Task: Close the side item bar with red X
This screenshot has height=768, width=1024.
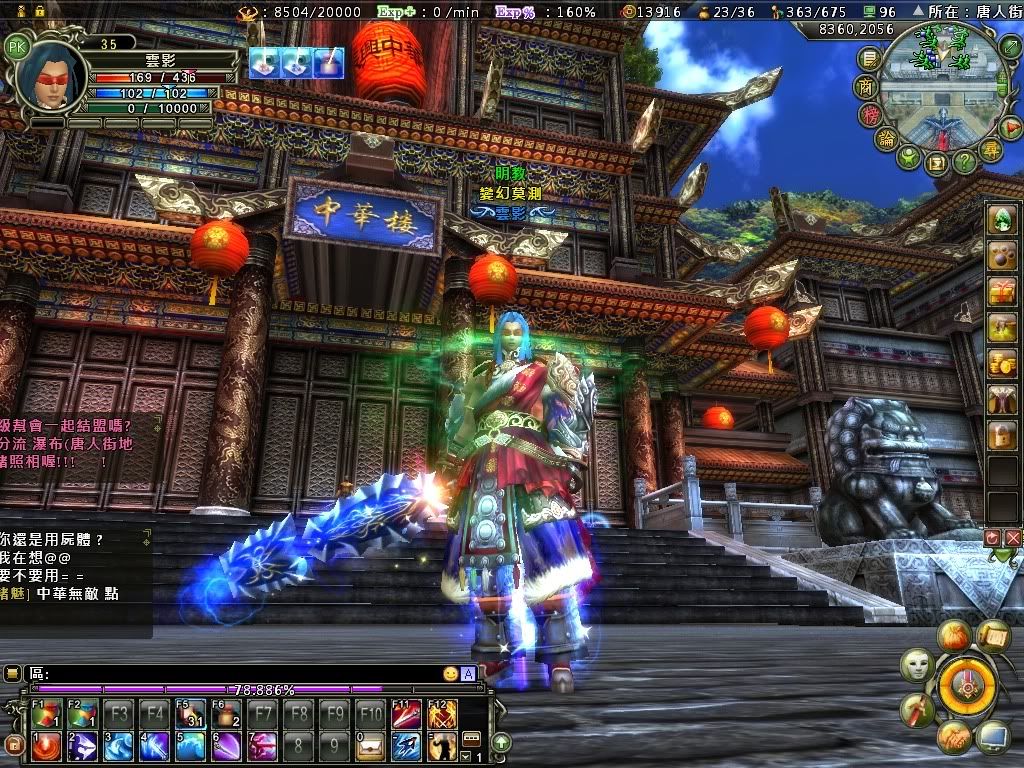Action: 1013,538
